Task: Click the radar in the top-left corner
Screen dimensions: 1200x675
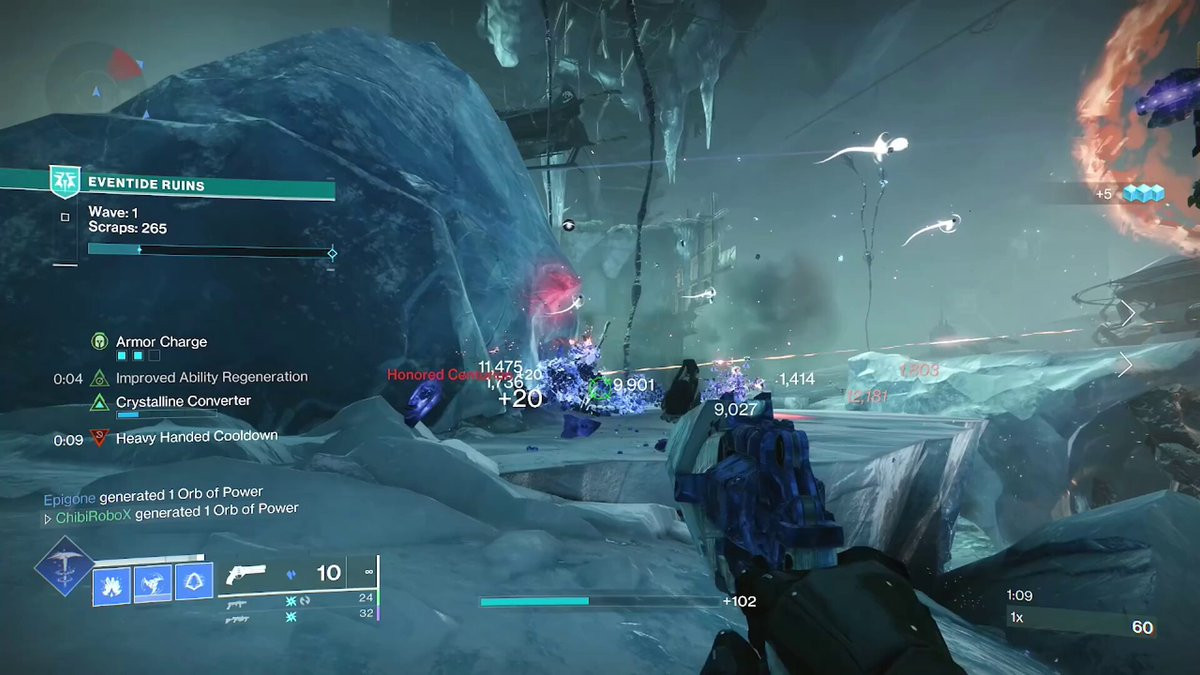Action: click(97, 78)
